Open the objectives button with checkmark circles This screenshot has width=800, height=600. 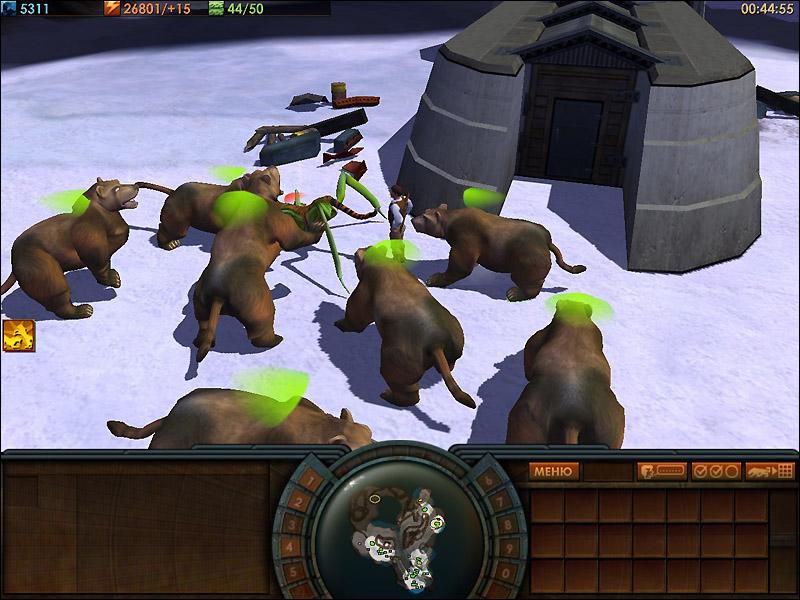[716, 471]
